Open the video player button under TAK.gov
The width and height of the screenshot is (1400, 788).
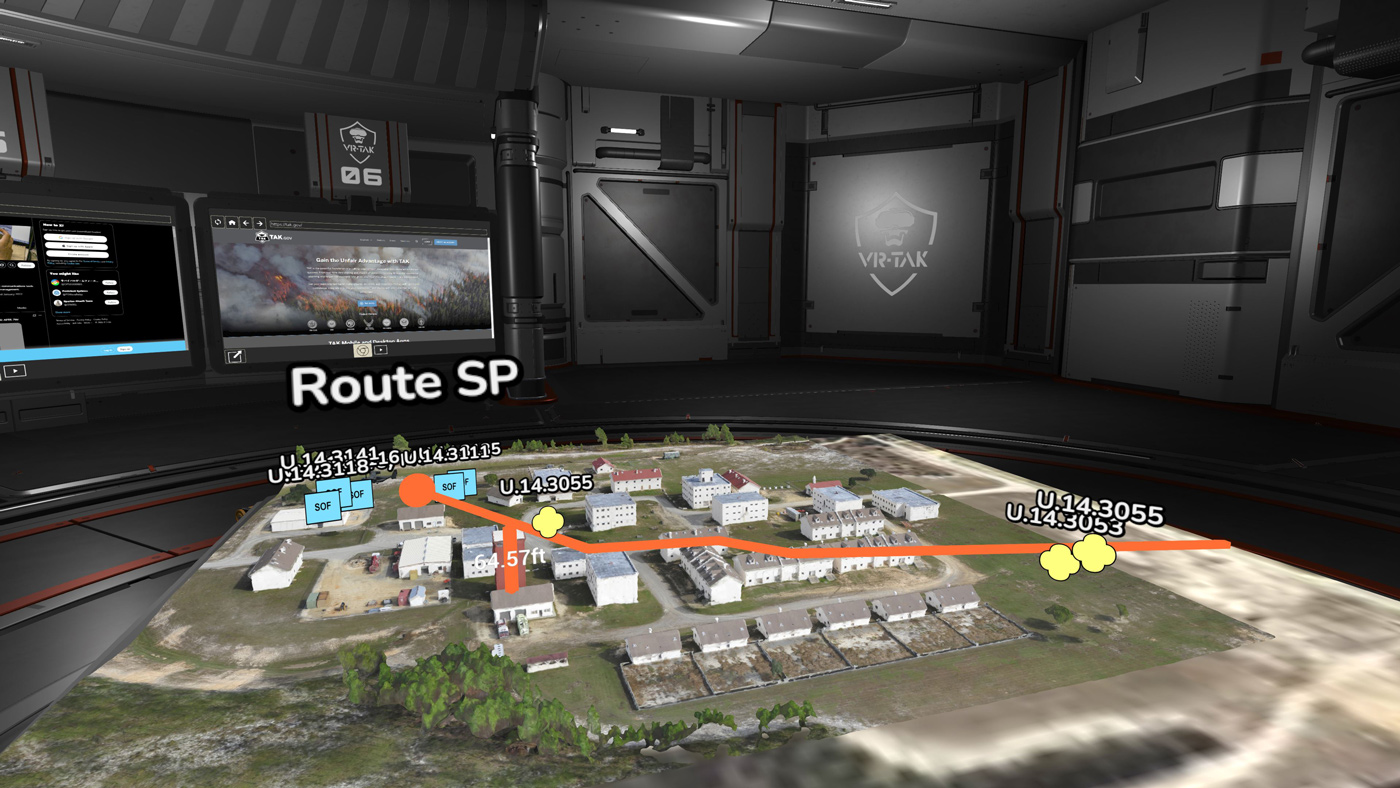point(381,350)
